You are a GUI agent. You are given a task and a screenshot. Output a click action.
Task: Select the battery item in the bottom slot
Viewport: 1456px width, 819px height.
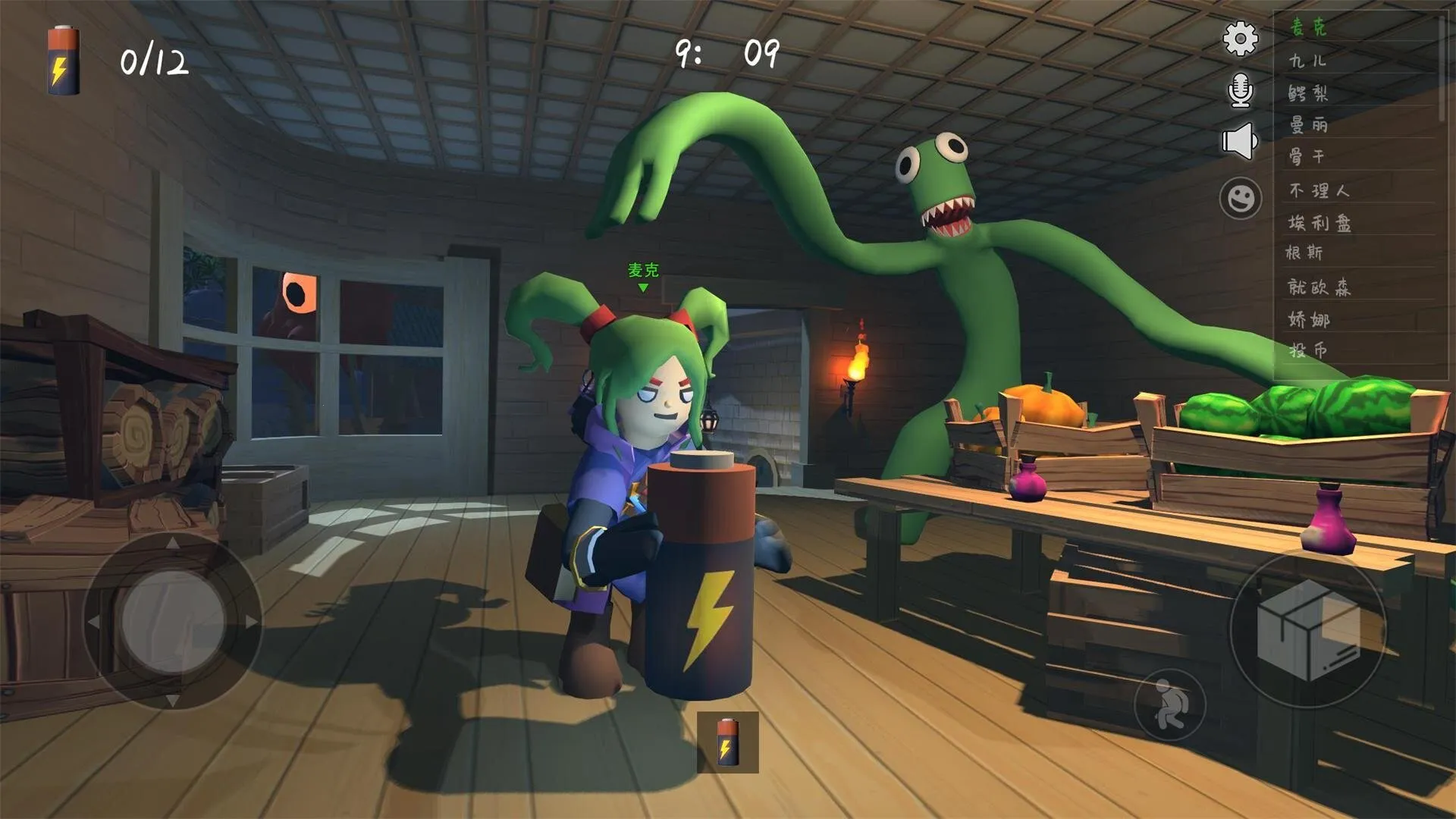pos(727,742)
